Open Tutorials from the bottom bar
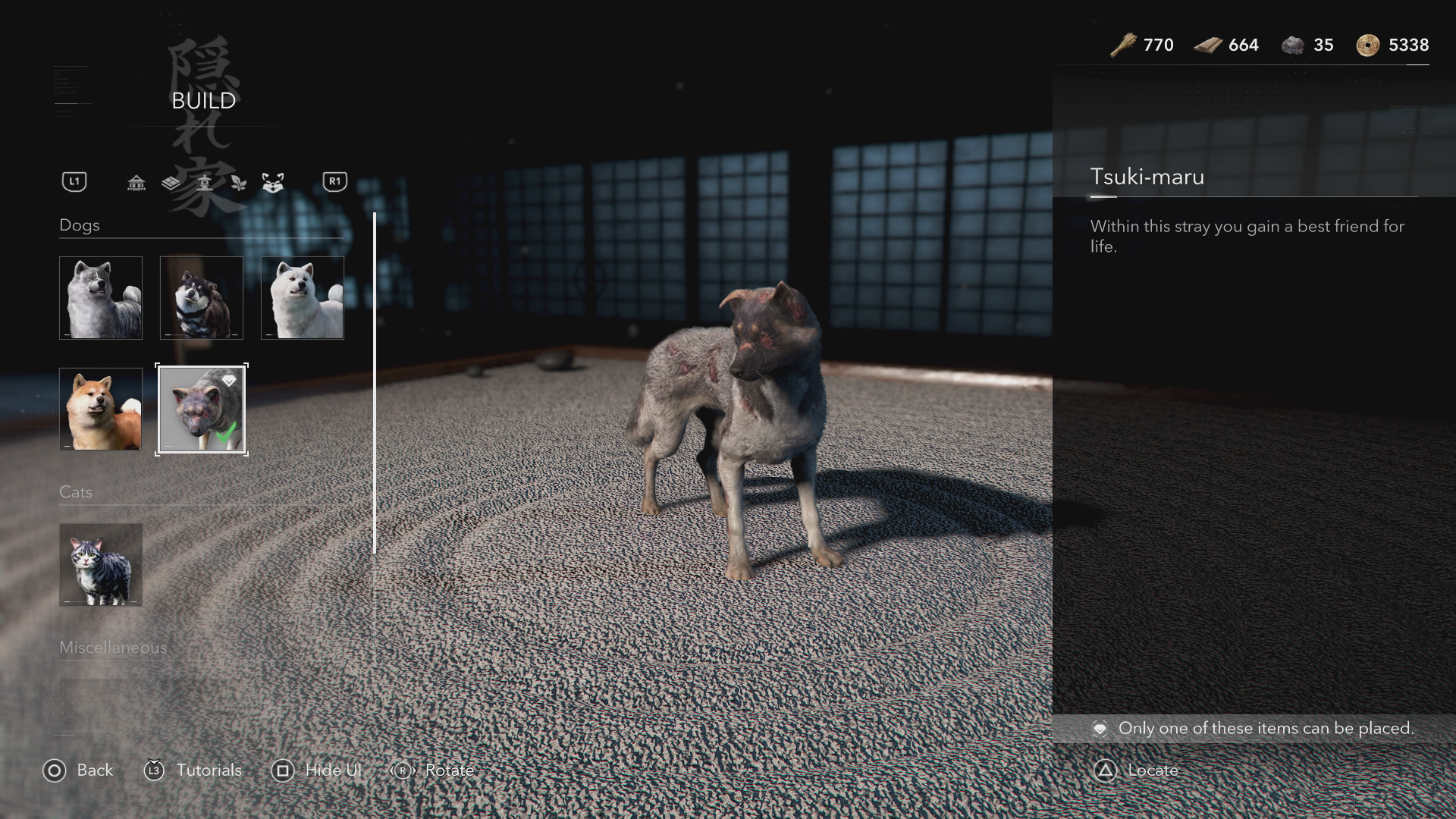This screenshot has height=819, width=1456. click(193, 770)
